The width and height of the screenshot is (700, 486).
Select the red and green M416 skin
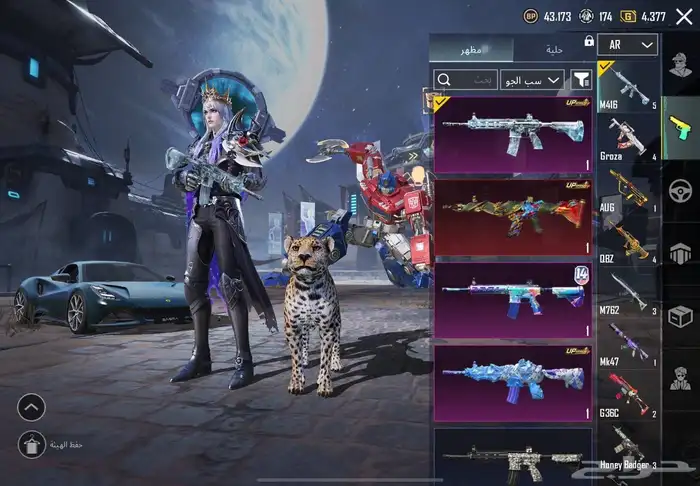pos(512,217)
